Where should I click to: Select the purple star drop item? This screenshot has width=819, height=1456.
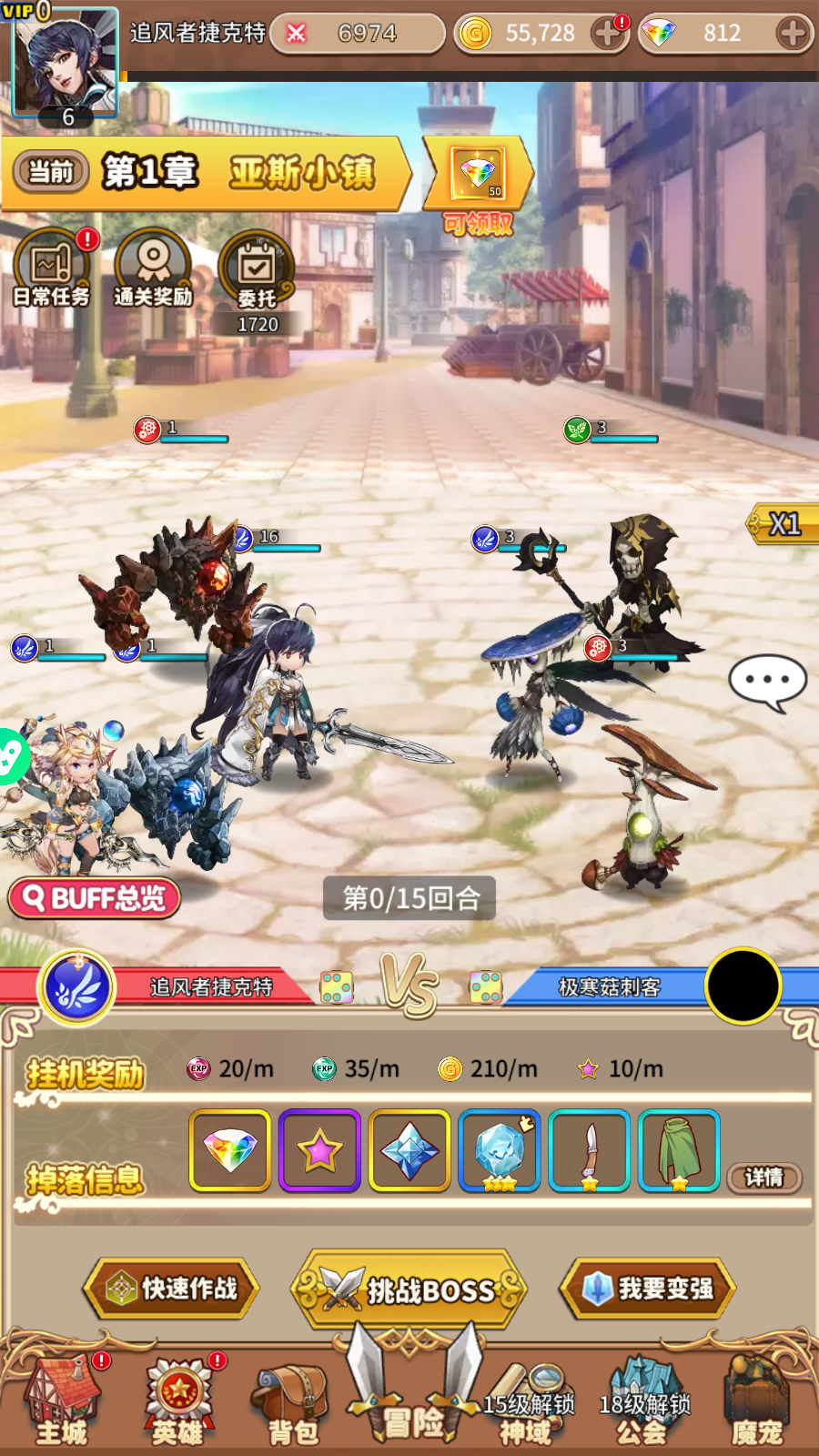tap(319, 1150)
